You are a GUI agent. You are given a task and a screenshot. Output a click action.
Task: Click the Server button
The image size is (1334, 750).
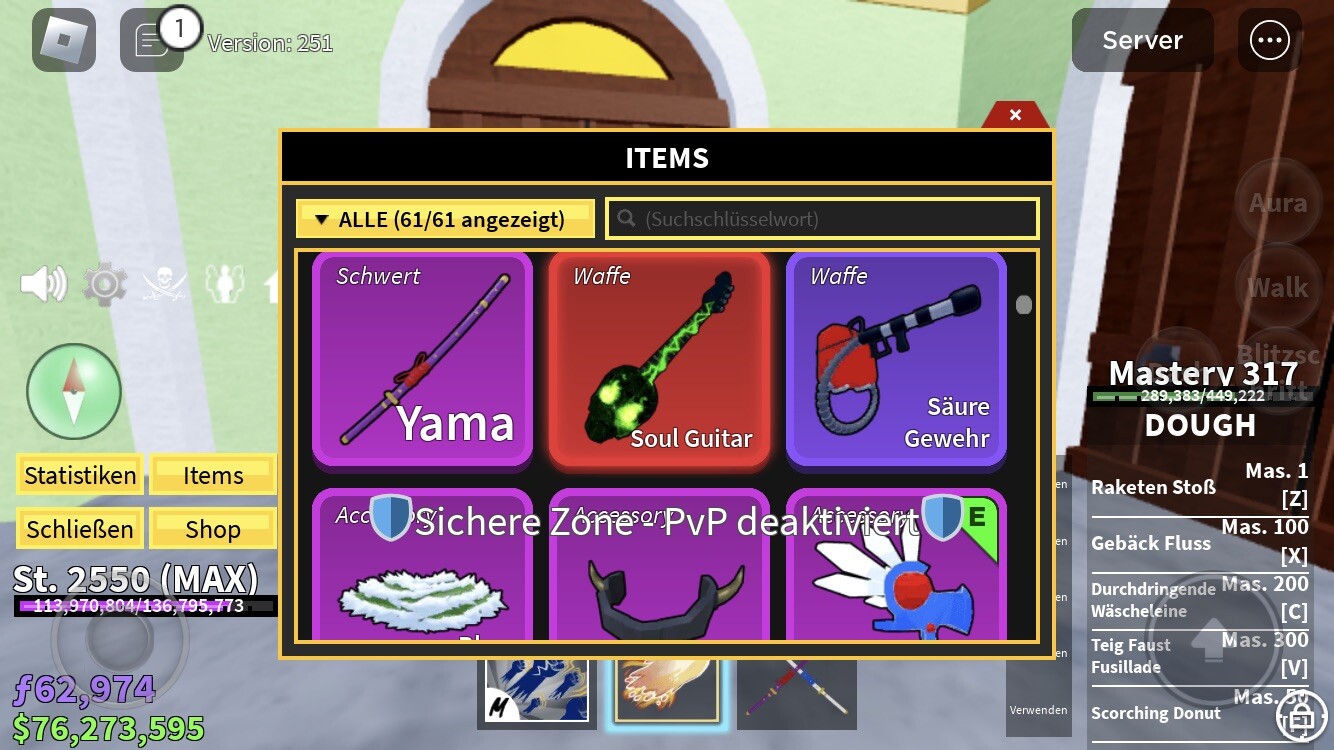(1141, 40)
